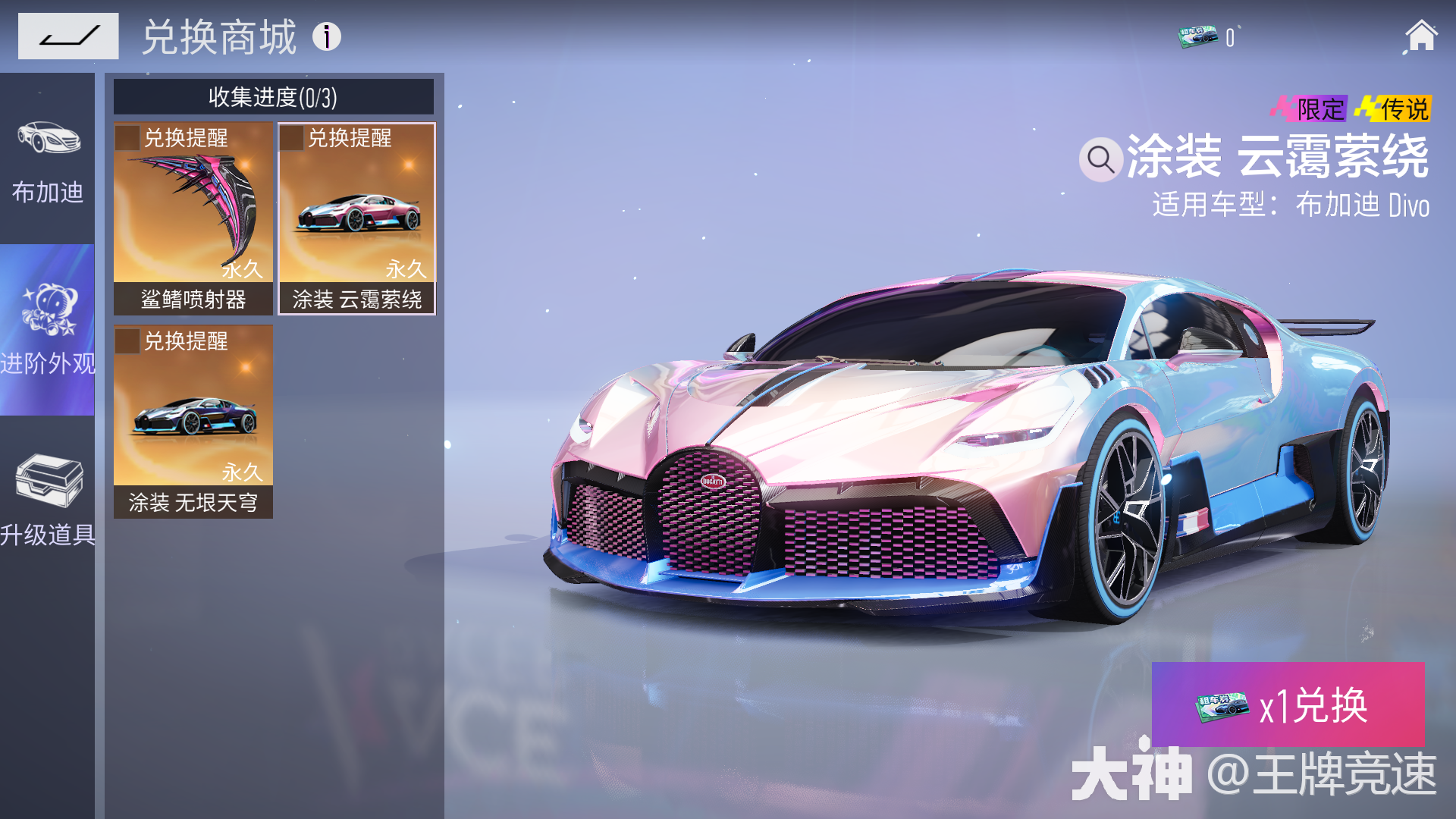
Task: Enable exchange reminder for 涂装 云霭萦绕
Action: [x=291, y=138]
